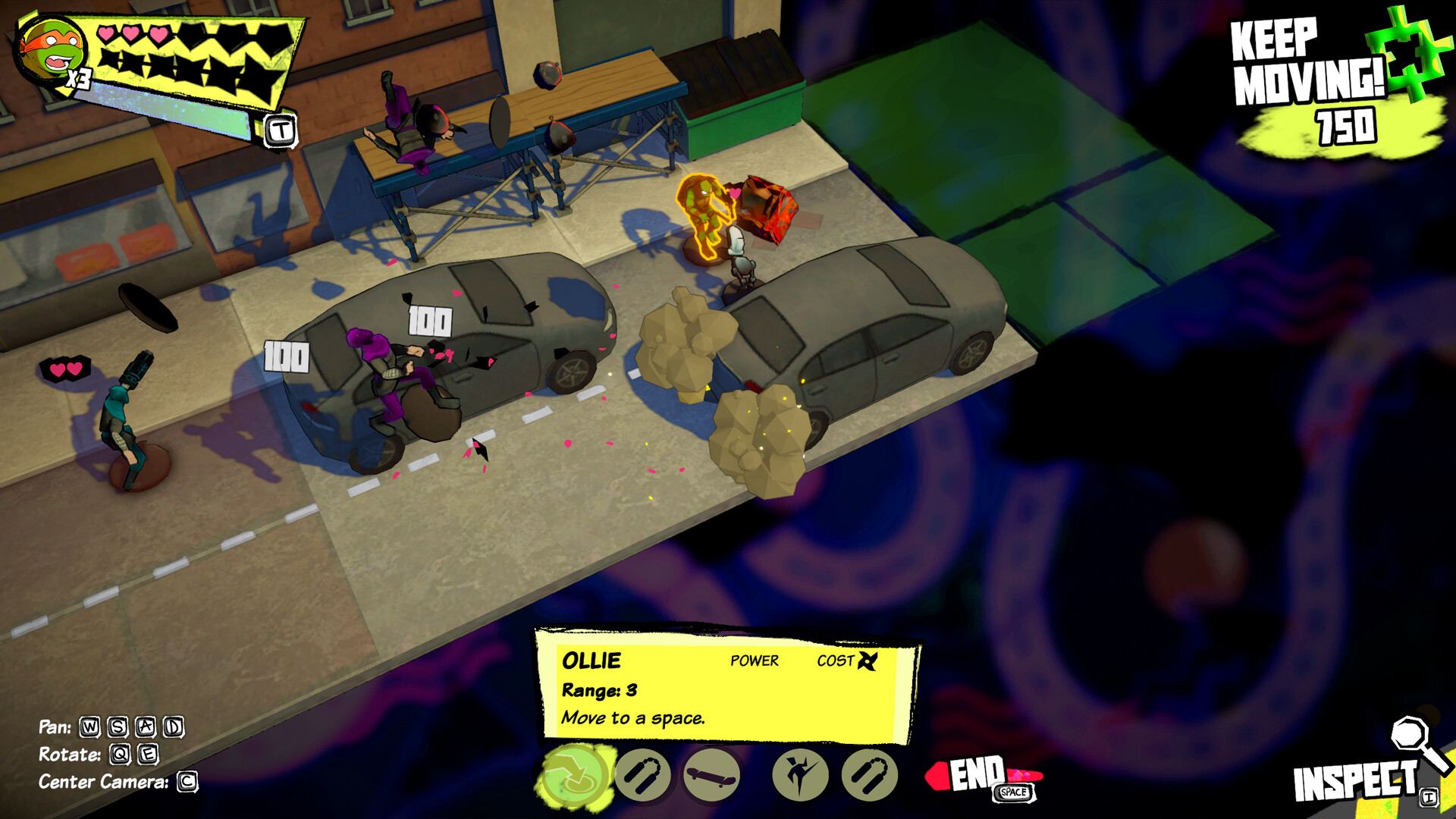Select the POWER column header on card
This screenshot has width=1456, height=819.
coord(753,661)
